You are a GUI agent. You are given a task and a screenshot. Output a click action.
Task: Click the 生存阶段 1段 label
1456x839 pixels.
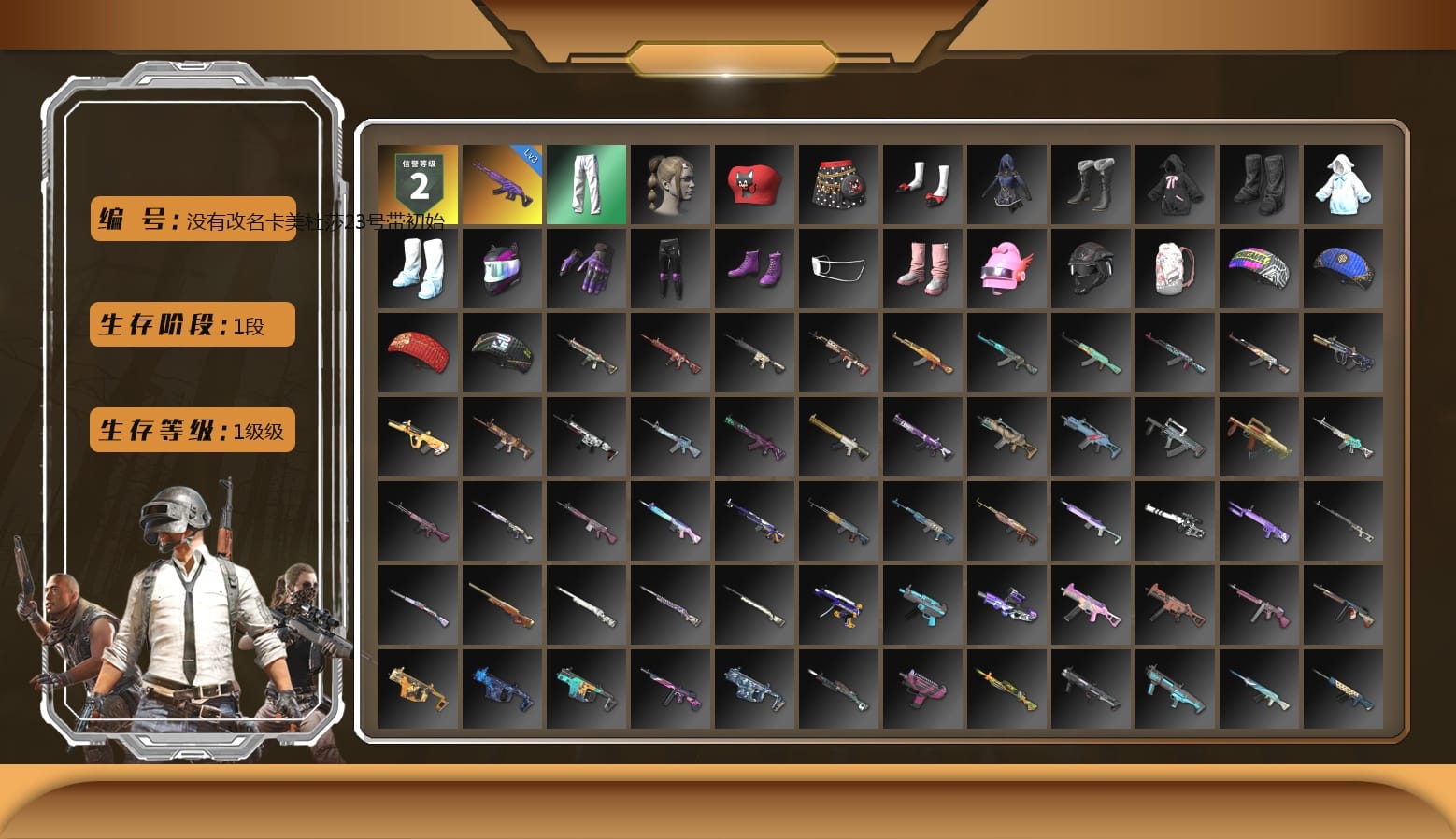pos(191,324)
